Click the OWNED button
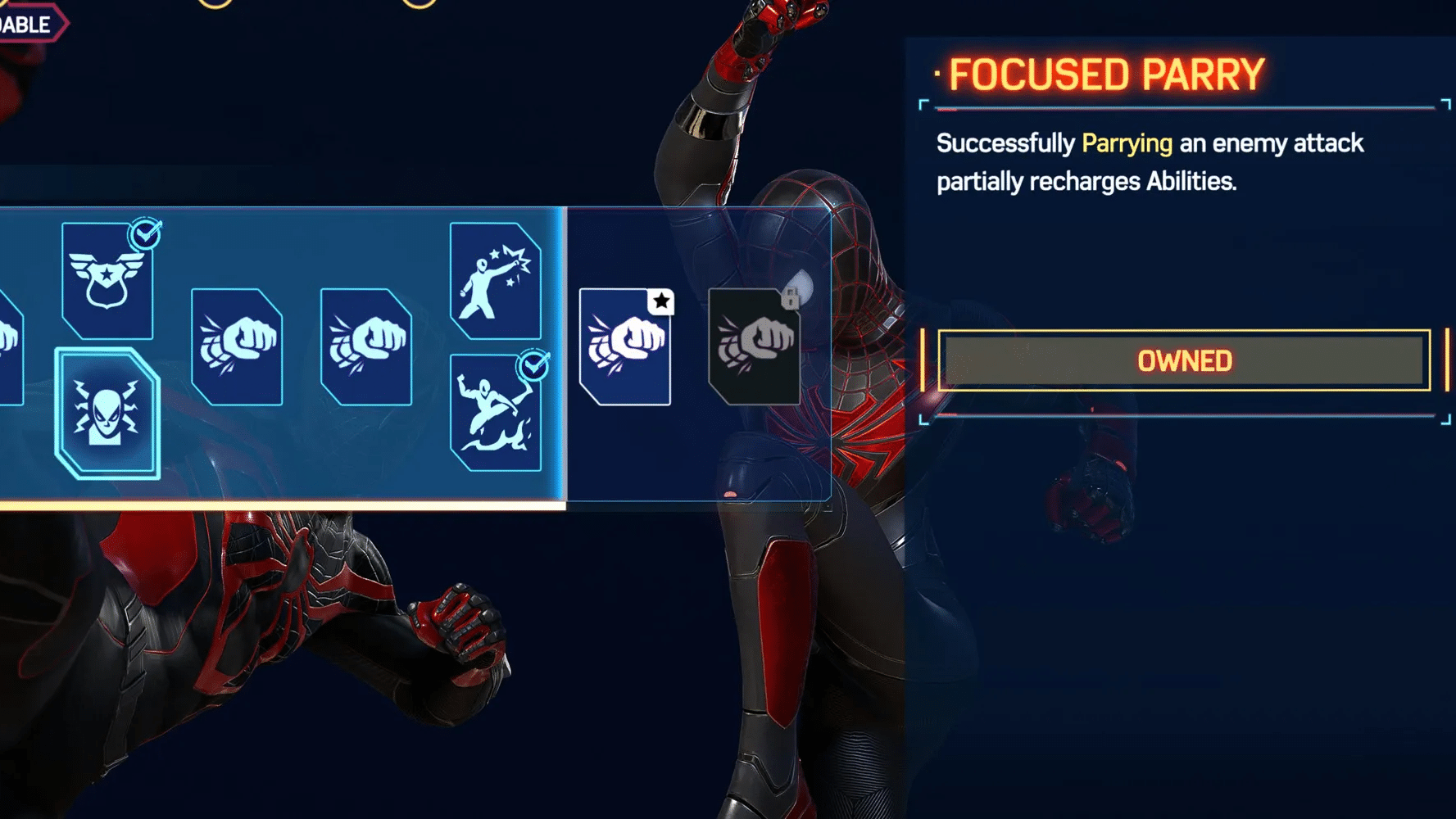This screenshot has width=1456, height=819. (x=1183, y=360)
